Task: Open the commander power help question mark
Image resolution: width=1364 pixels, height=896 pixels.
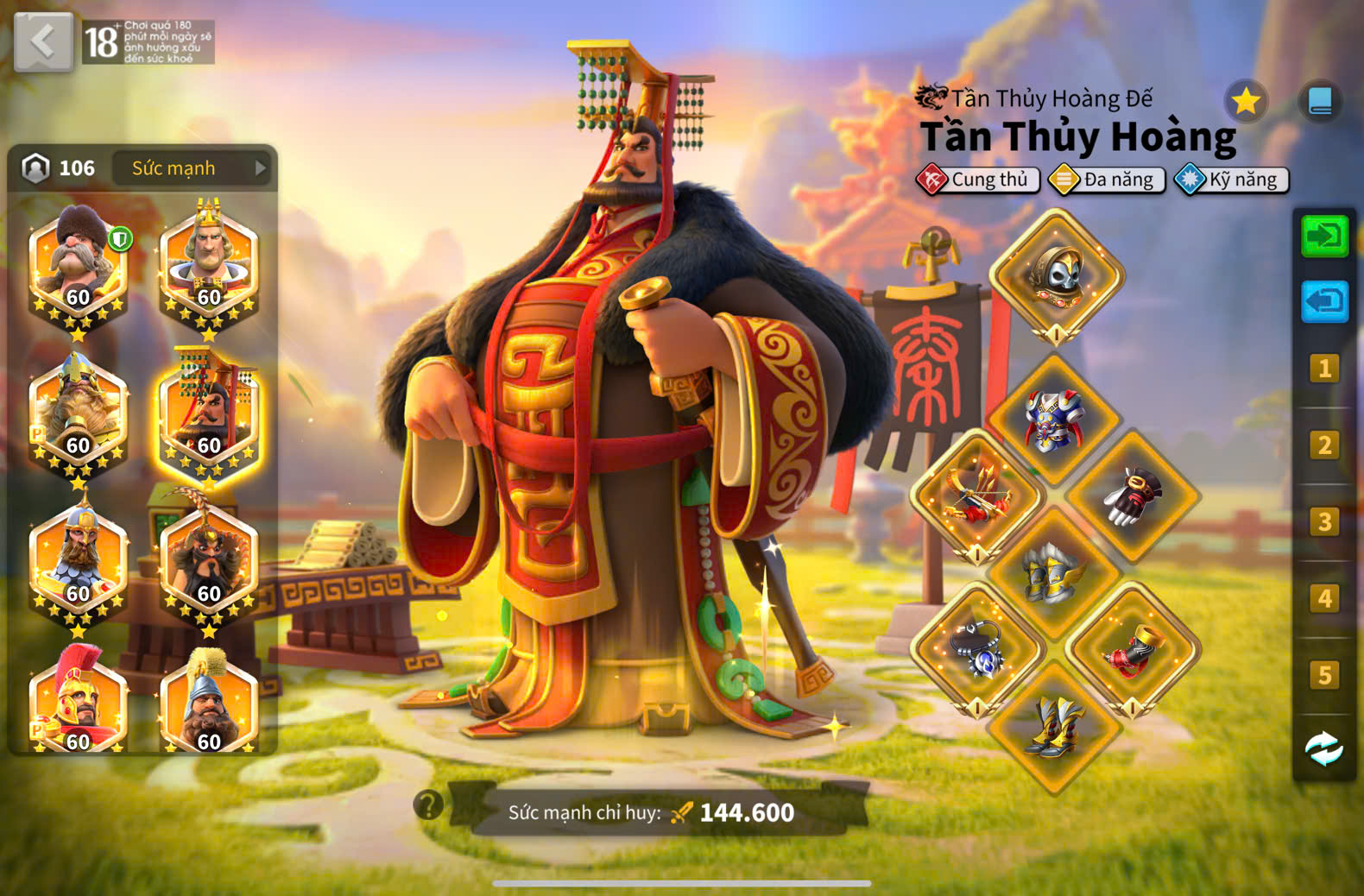Action: [x=428, y=805]
